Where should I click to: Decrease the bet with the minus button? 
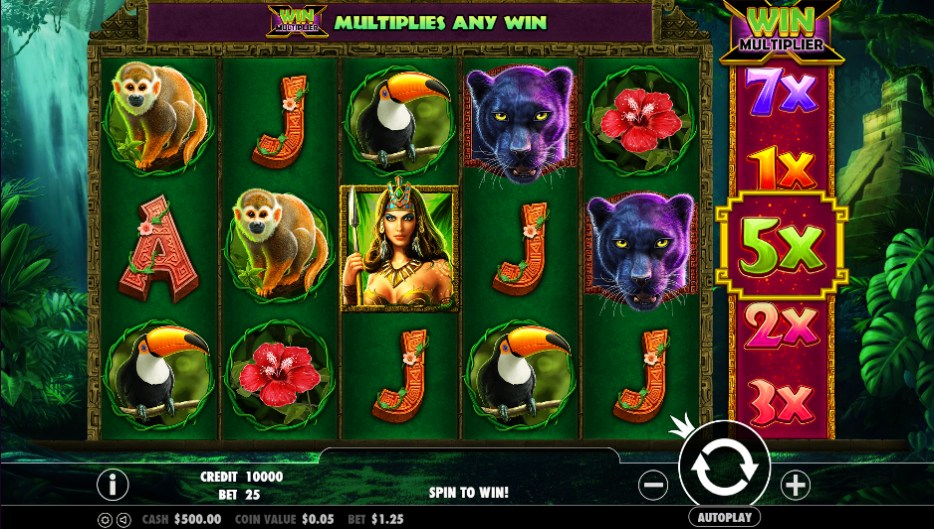[652, 485]
